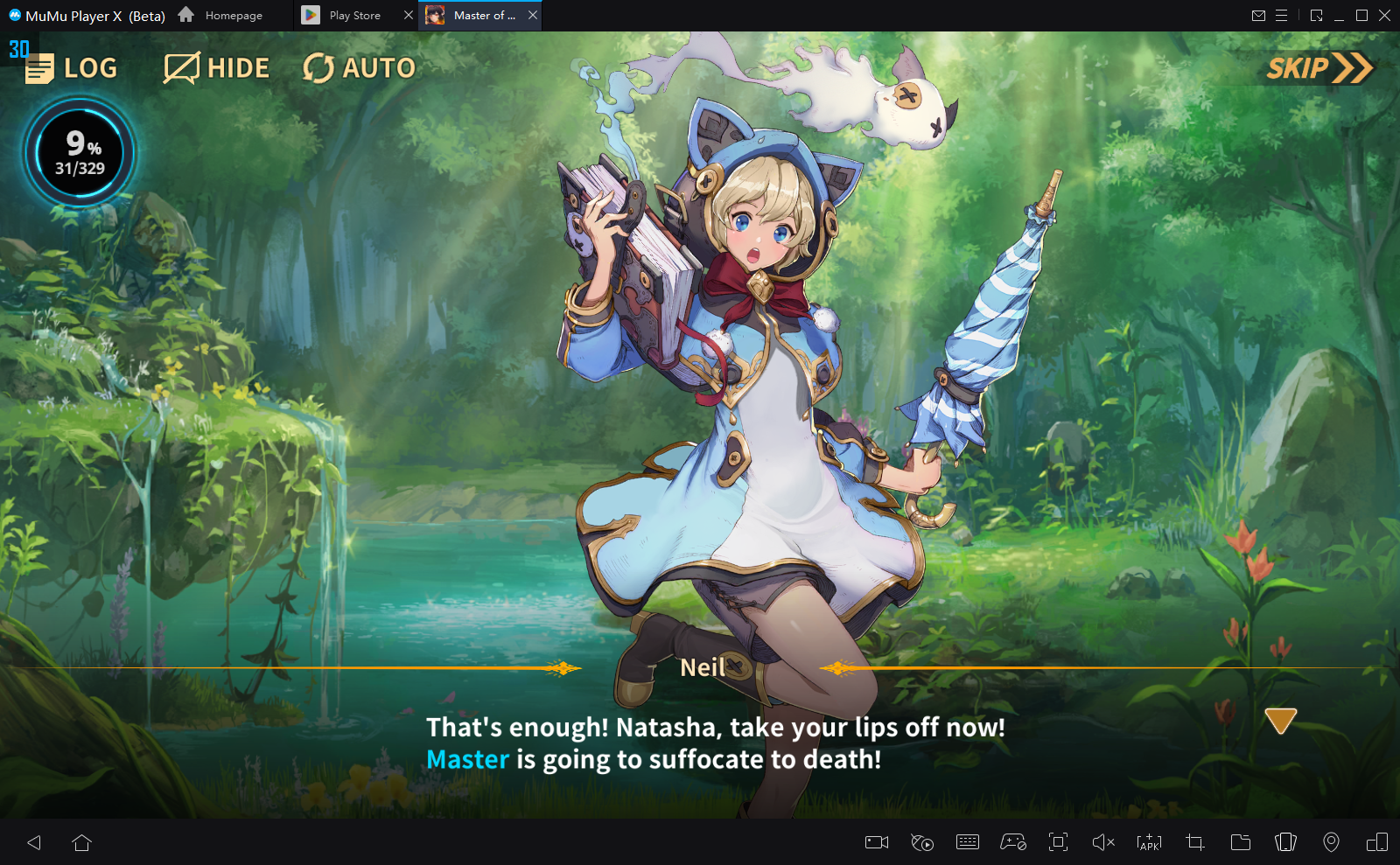The width and height of the screenshot is (1400, 865).
Task: Close the Master of game tab
Action: [533, 16]
